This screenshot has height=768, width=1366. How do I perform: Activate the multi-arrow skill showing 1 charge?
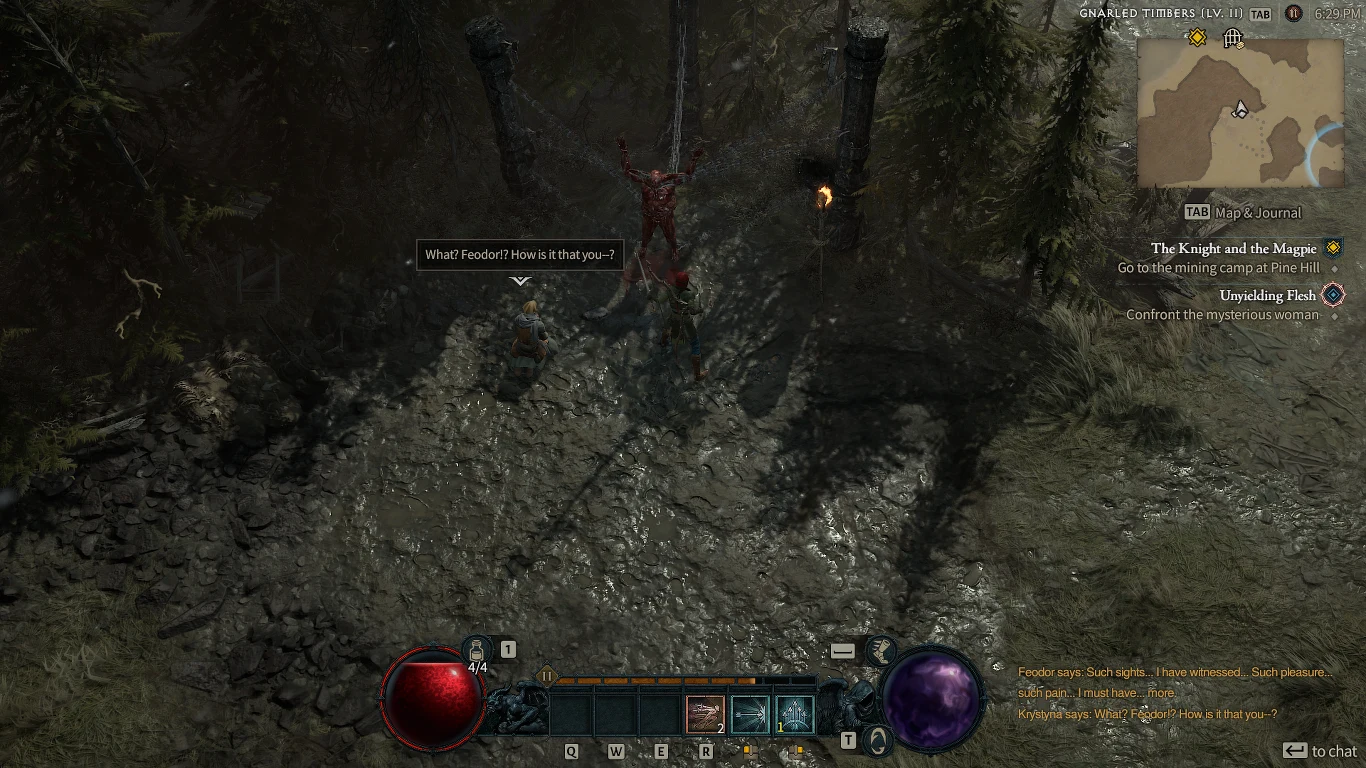tap(794, 712)
